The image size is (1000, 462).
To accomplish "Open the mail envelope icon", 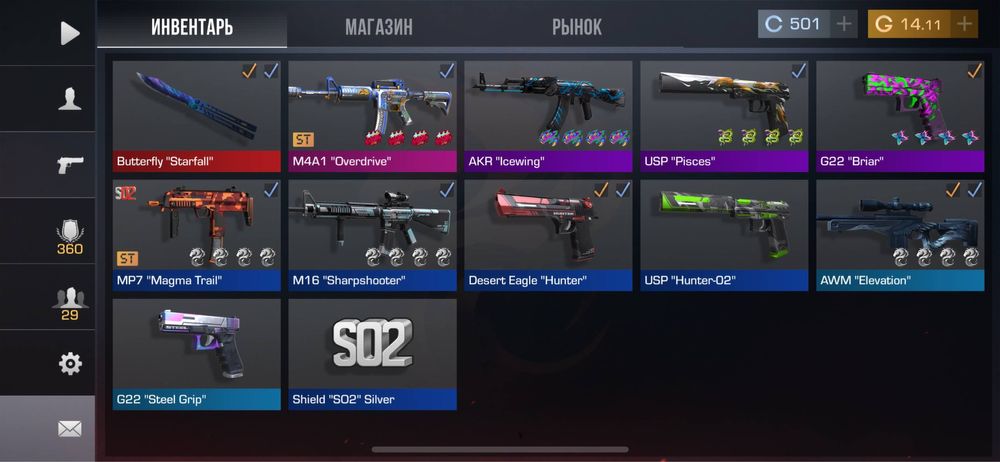I will pyautogui.click(x=69, y=429).
